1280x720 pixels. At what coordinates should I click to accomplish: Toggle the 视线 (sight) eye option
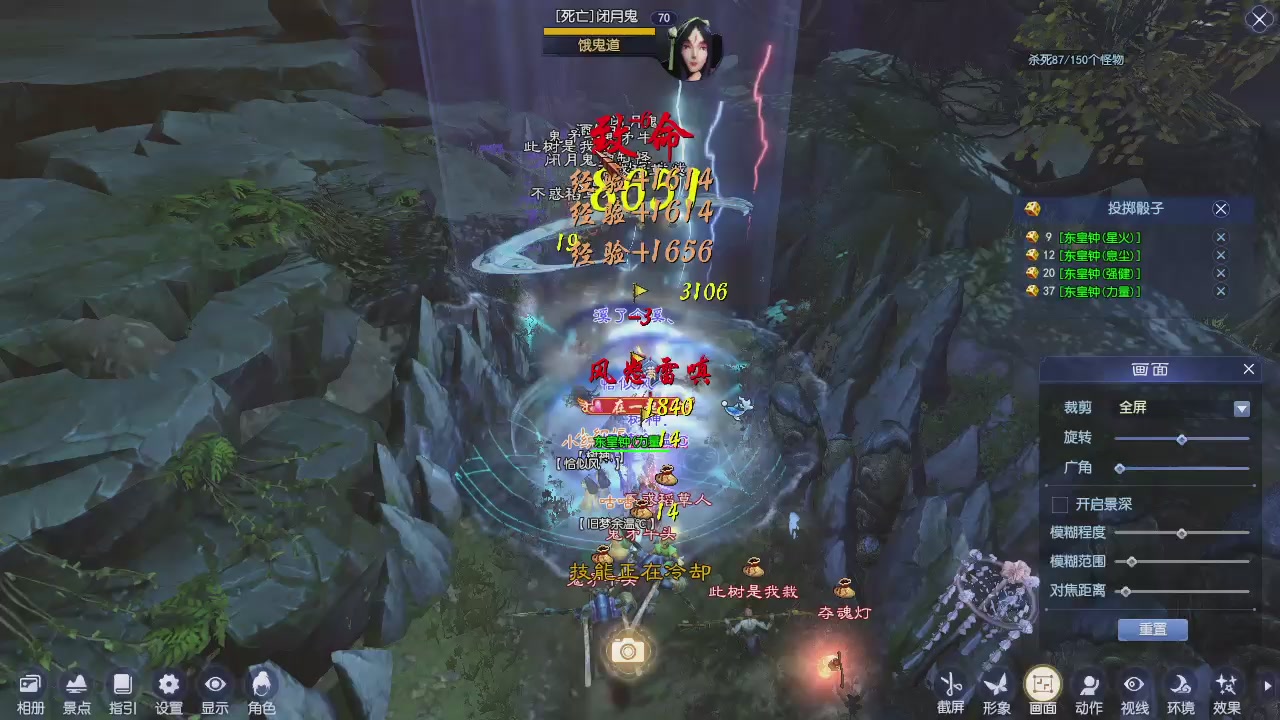[1133, 684]
